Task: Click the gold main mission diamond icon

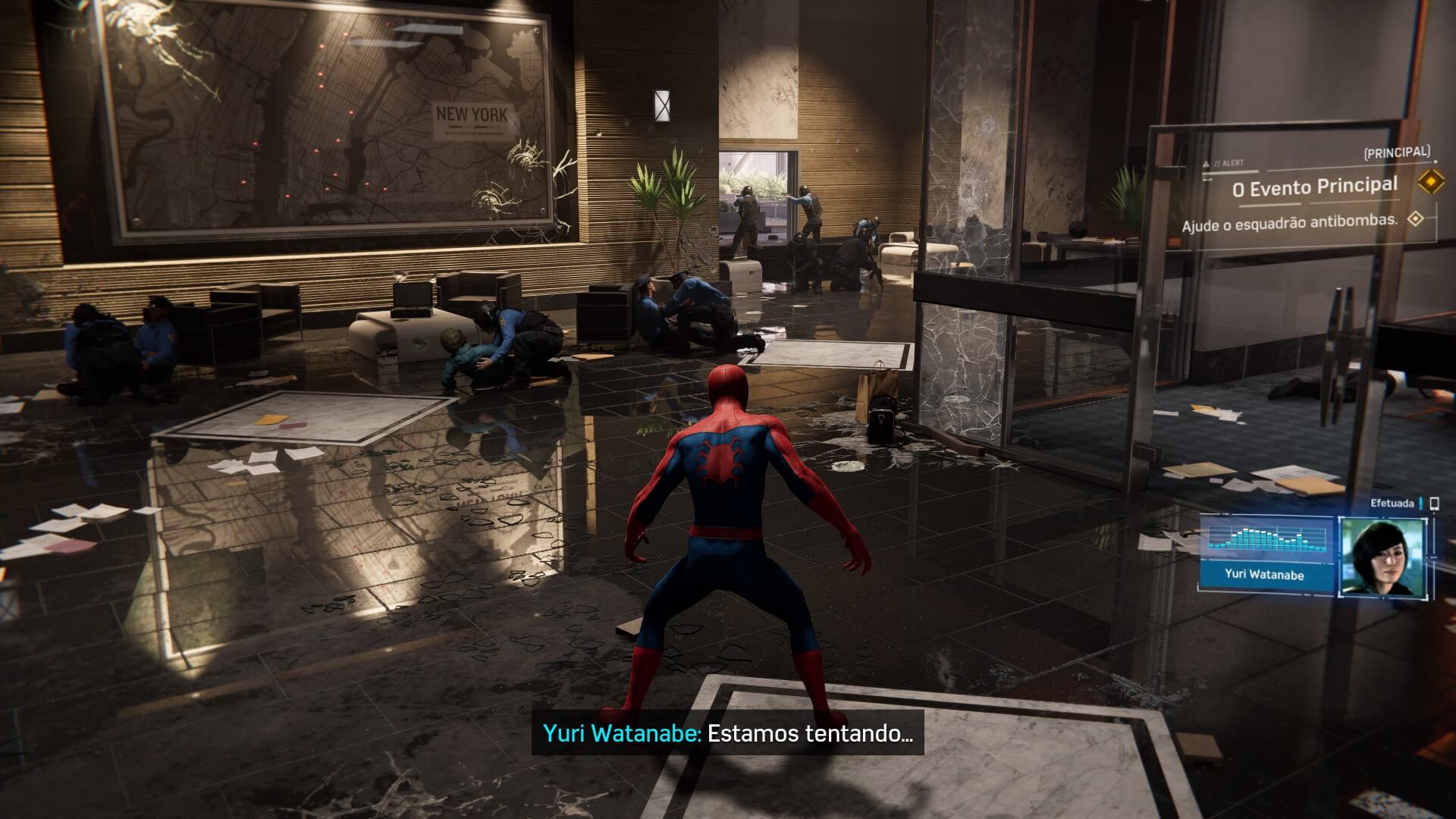Action: [x=1429, y=183]
